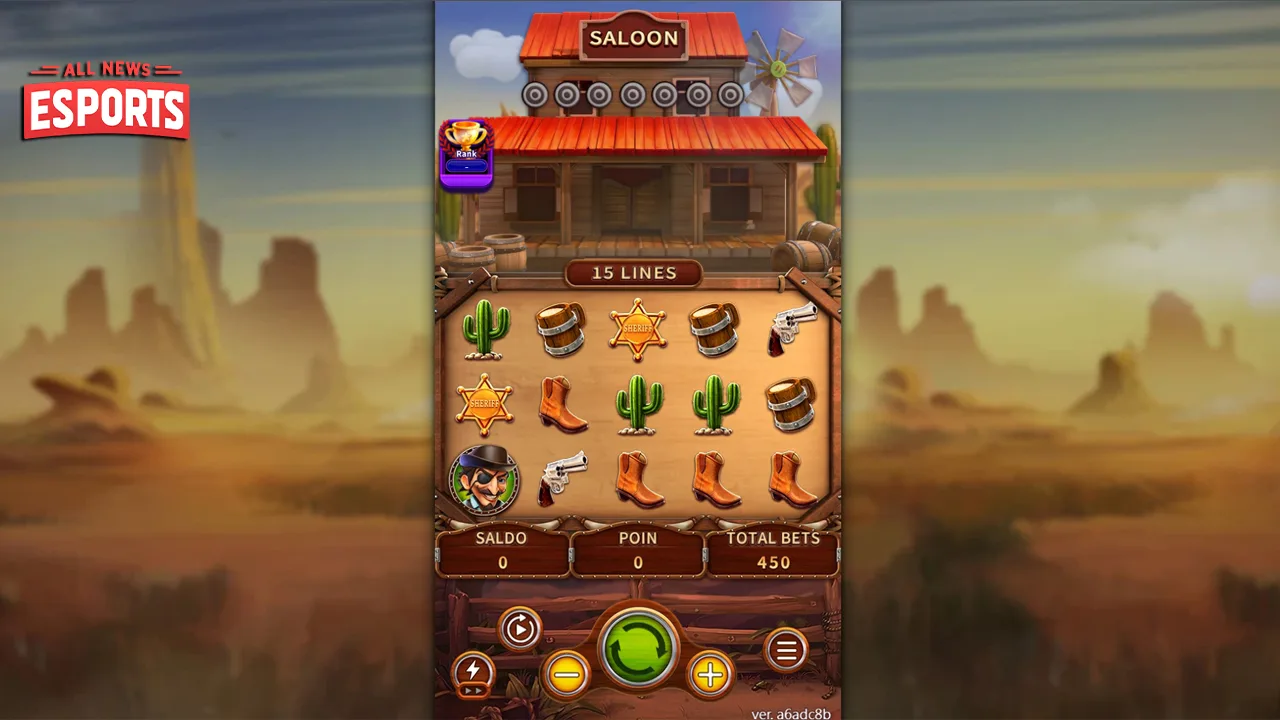This screenshot has width=1280, height=720.
Task: Click the All News Esports logo
Action: (106, 100)
